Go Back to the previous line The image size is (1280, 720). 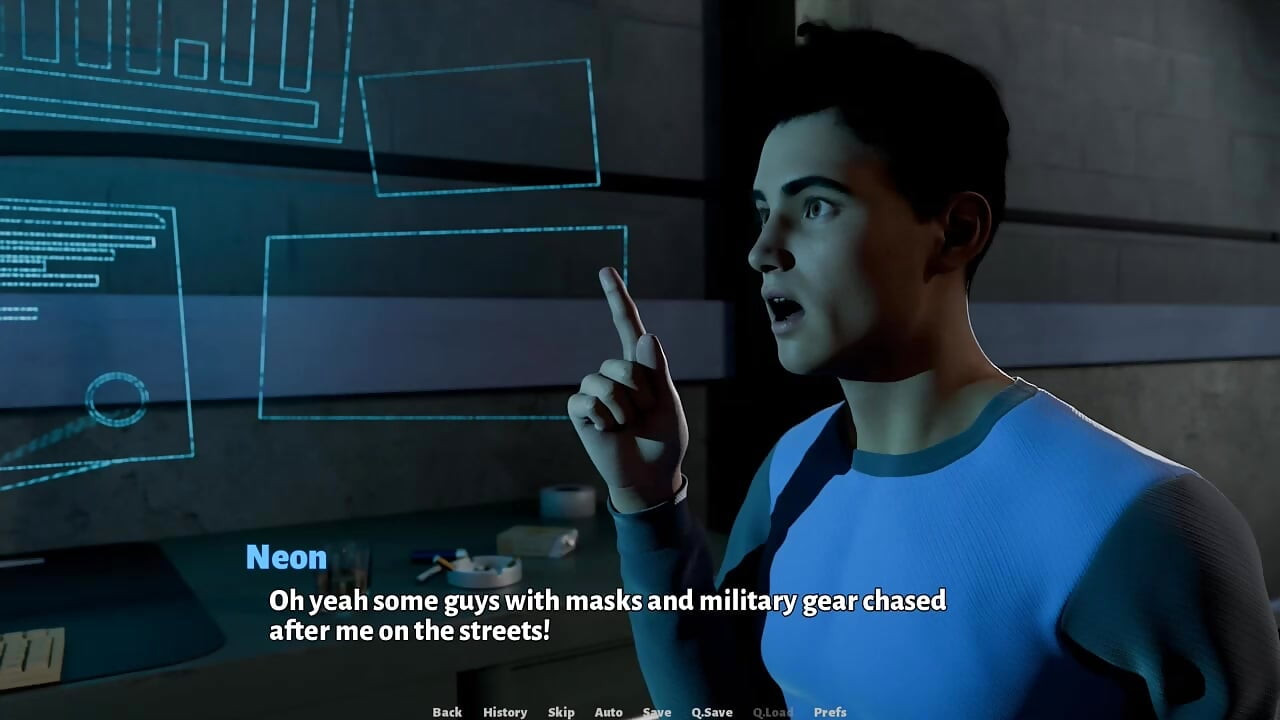(447, 712)
